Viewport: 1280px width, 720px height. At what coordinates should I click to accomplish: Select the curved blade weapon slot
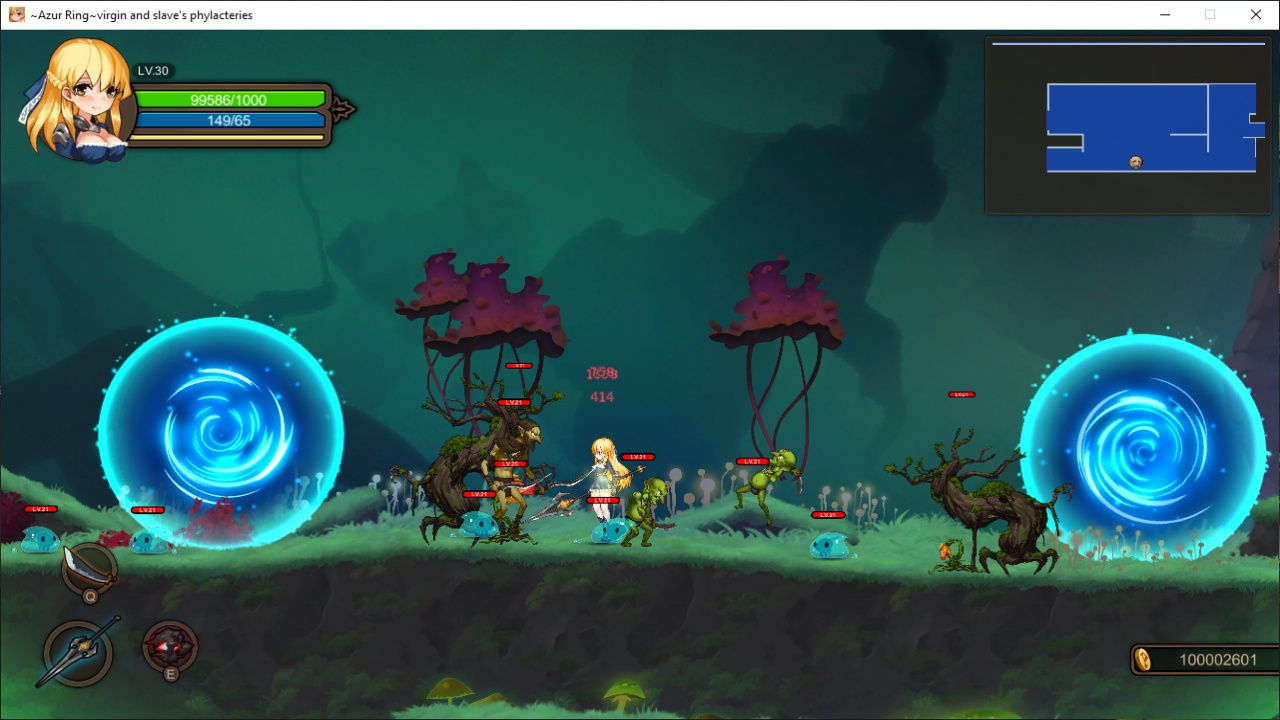(x=89, y=568)
